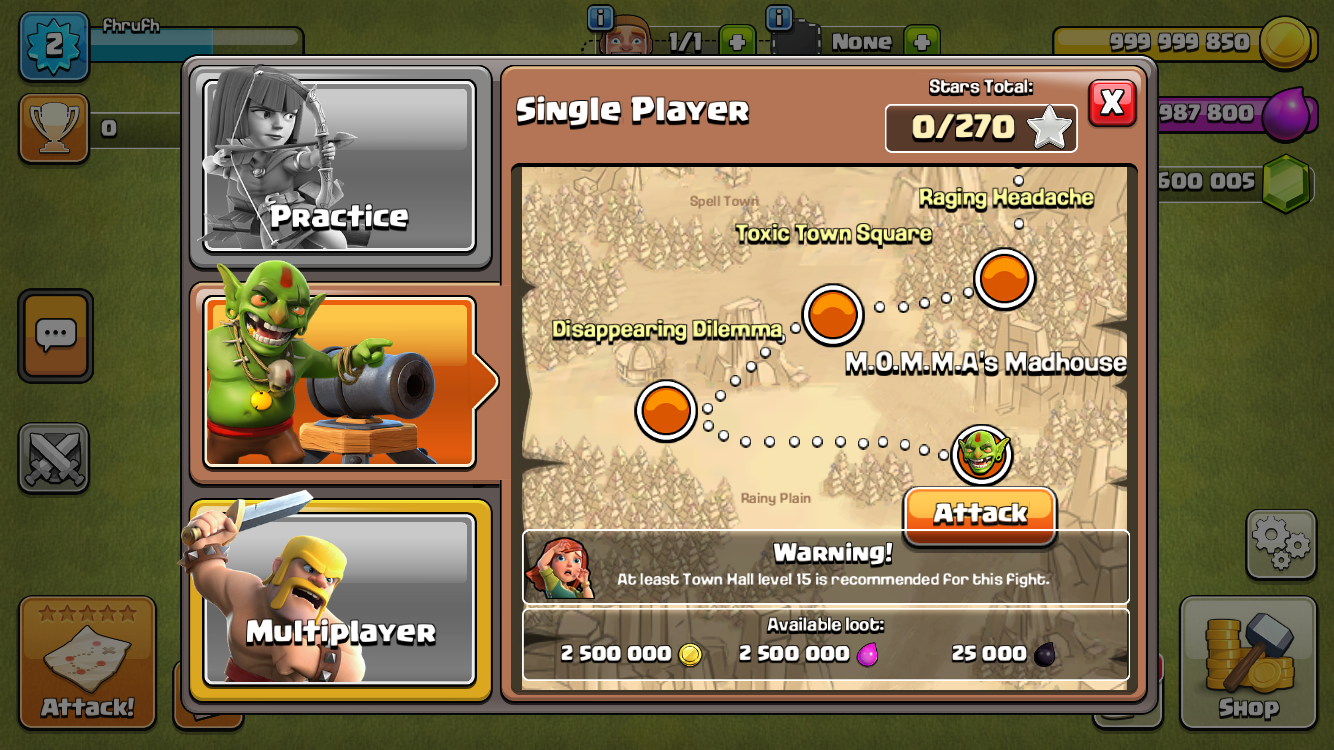
Task: Open the settings gear menu
Action: [x=1280, y=544]
